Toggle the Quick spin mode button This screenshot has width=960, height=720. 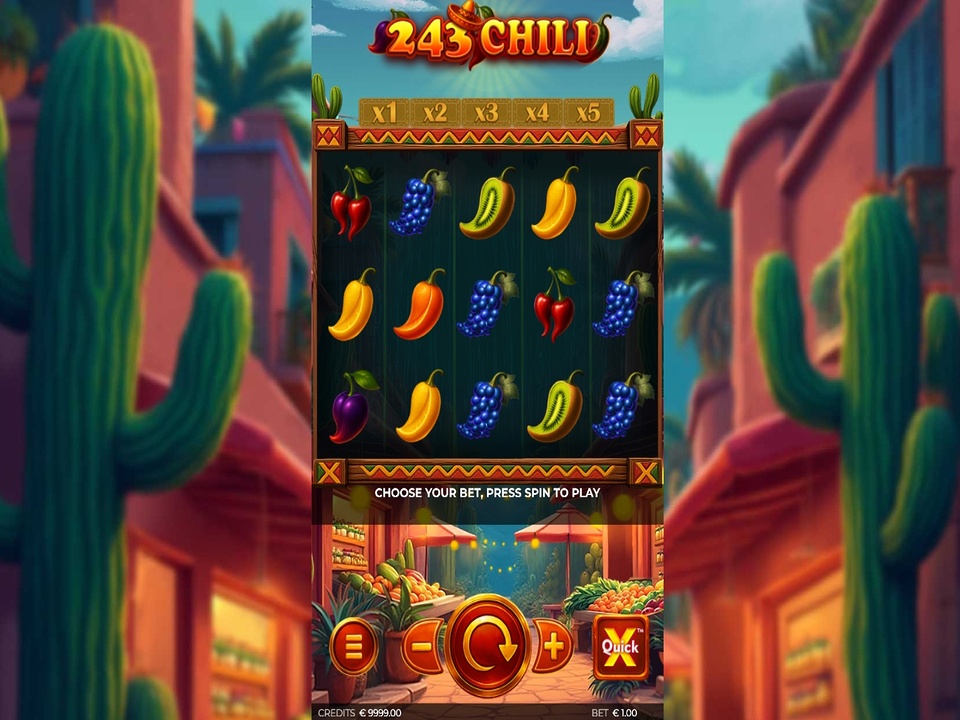click(x=620, y=646)
